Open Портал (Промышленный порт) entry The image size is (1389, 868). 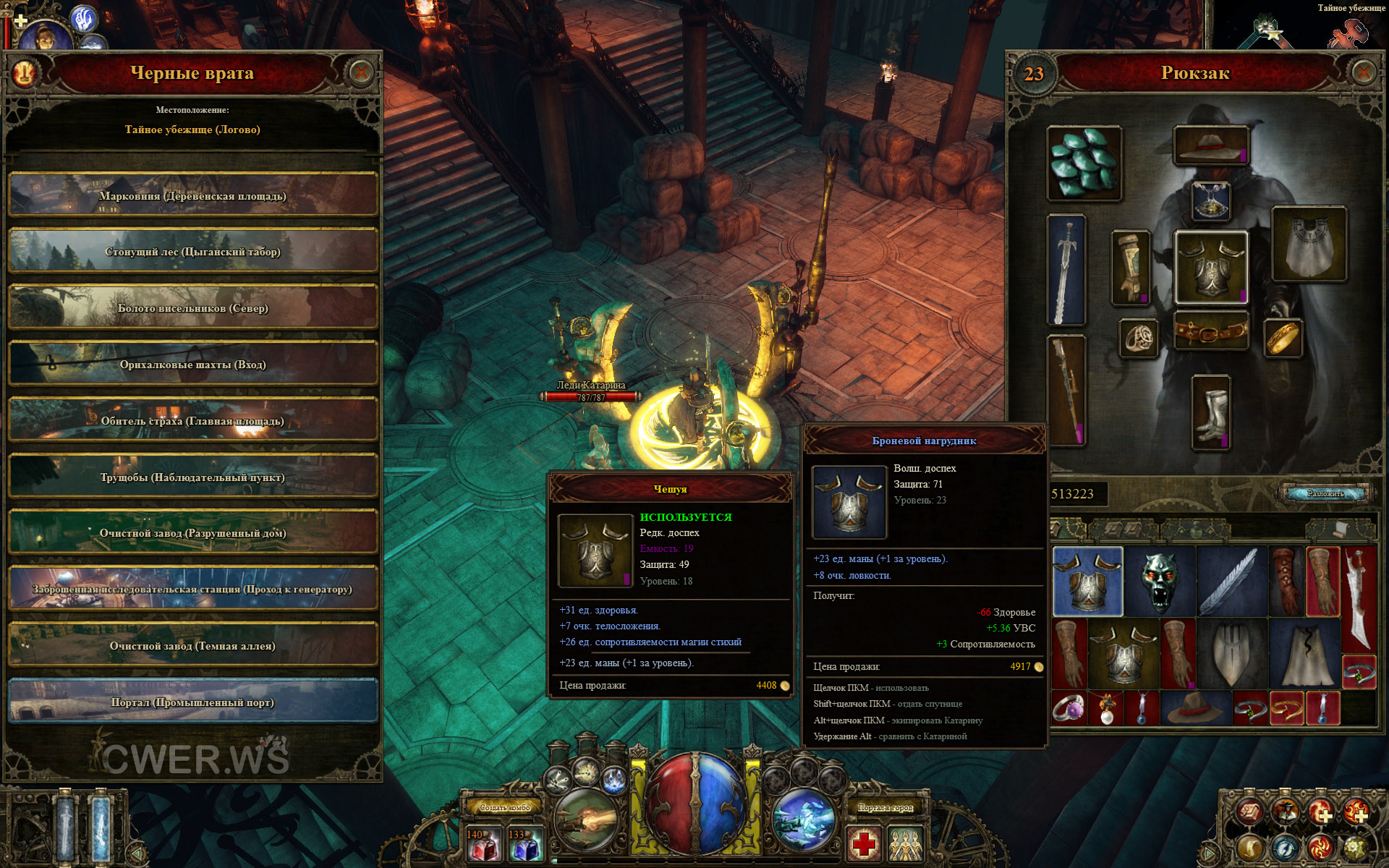coord(192,702)
